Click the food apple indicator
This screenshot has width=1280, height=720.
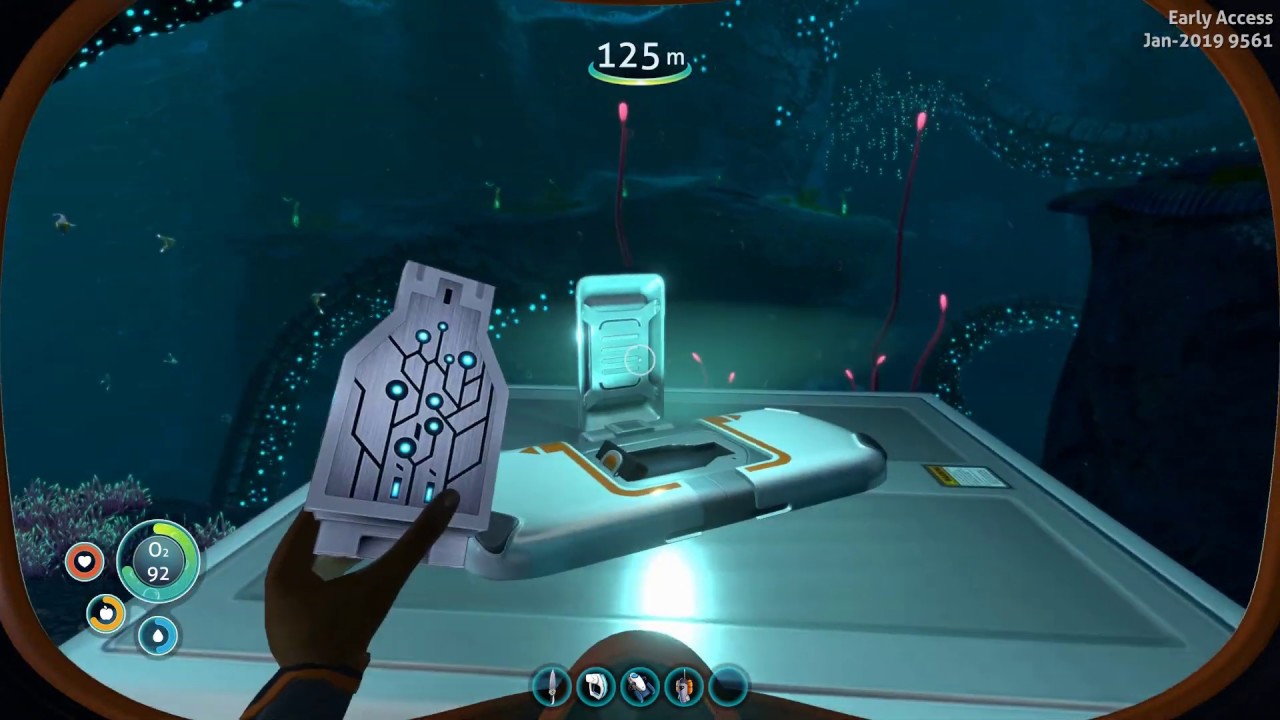coord(105,613)
